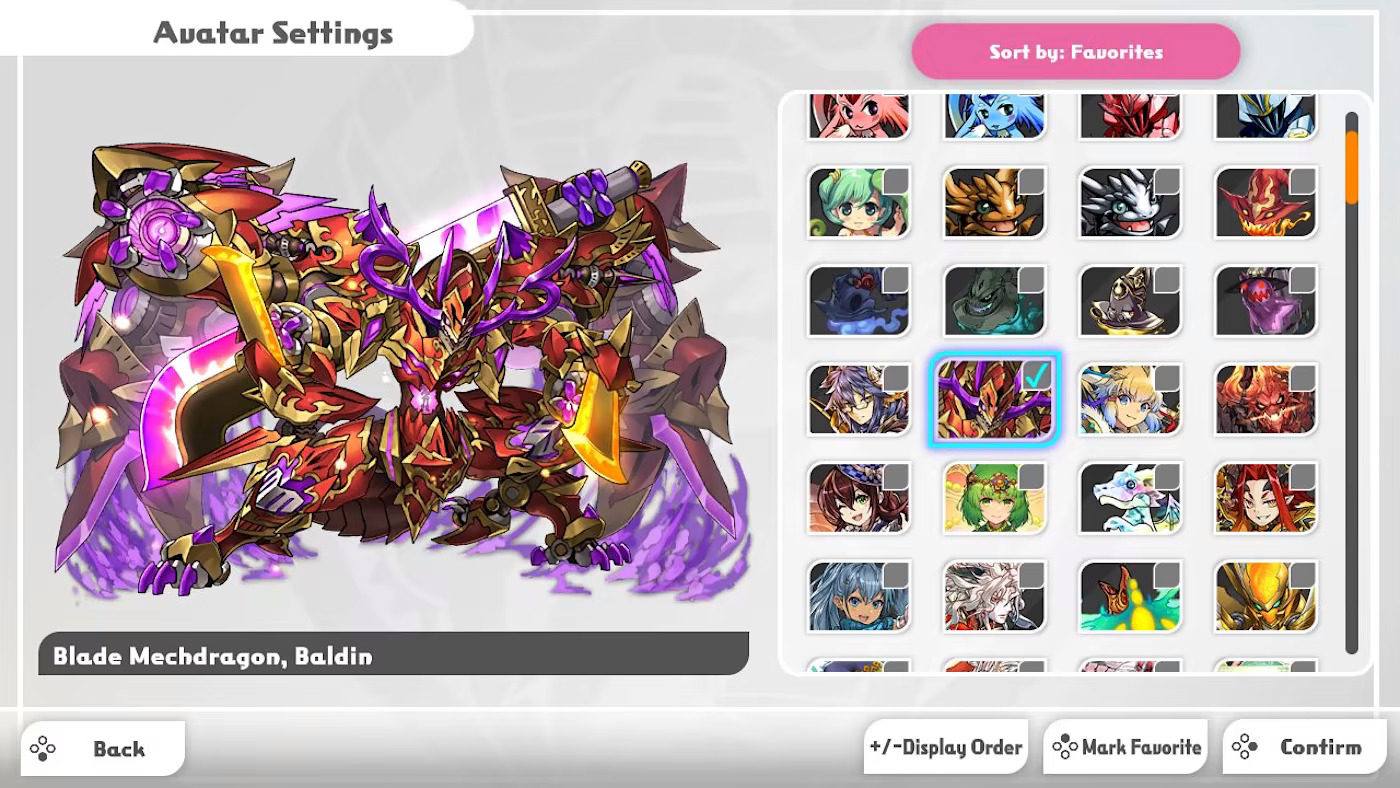This screenshot has height=788, width=1400.
Task: Click the Mark Favorite button
Action: 1125,746
